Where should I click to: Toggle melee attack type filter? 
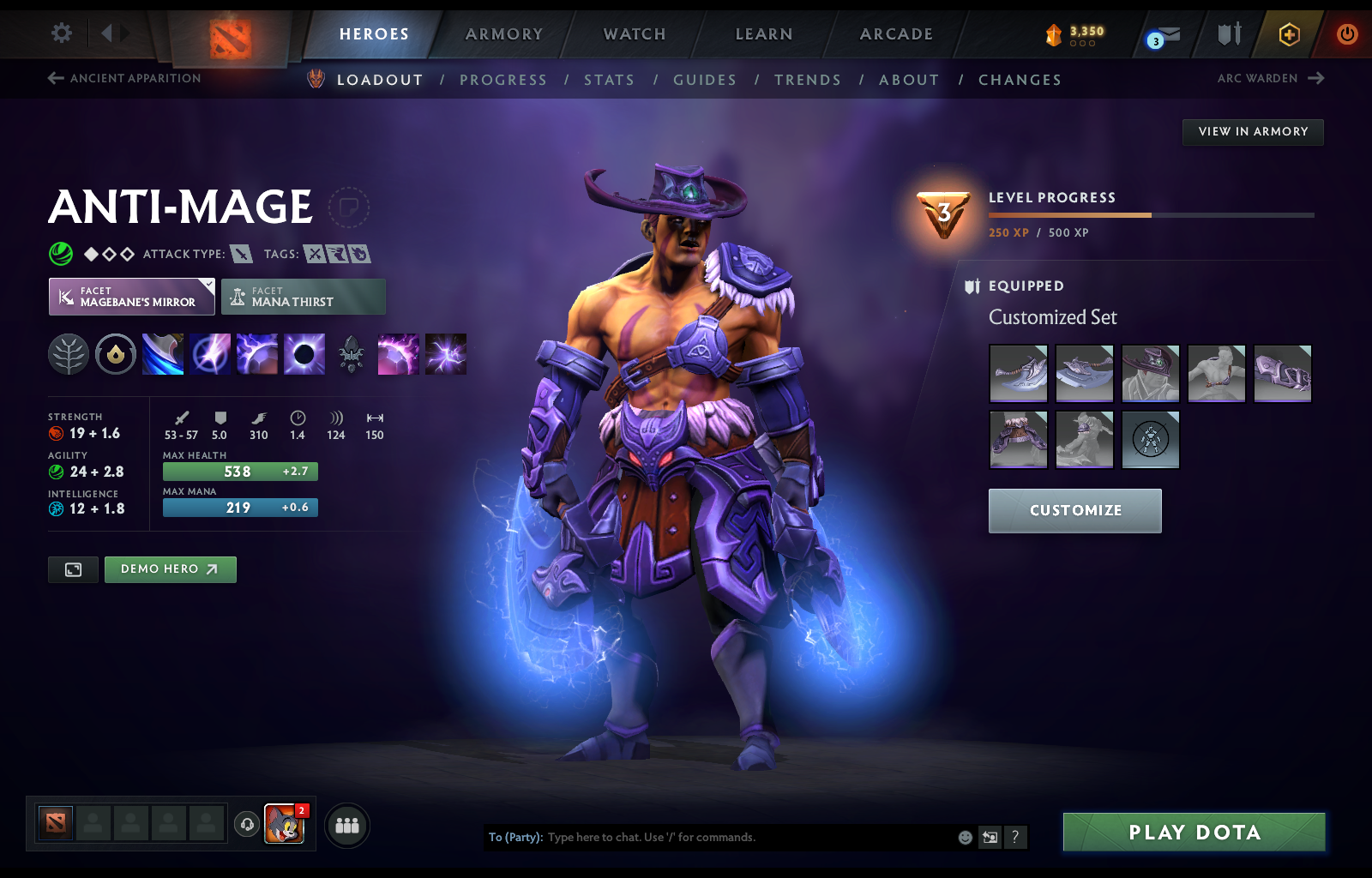(x=243, y=254)
